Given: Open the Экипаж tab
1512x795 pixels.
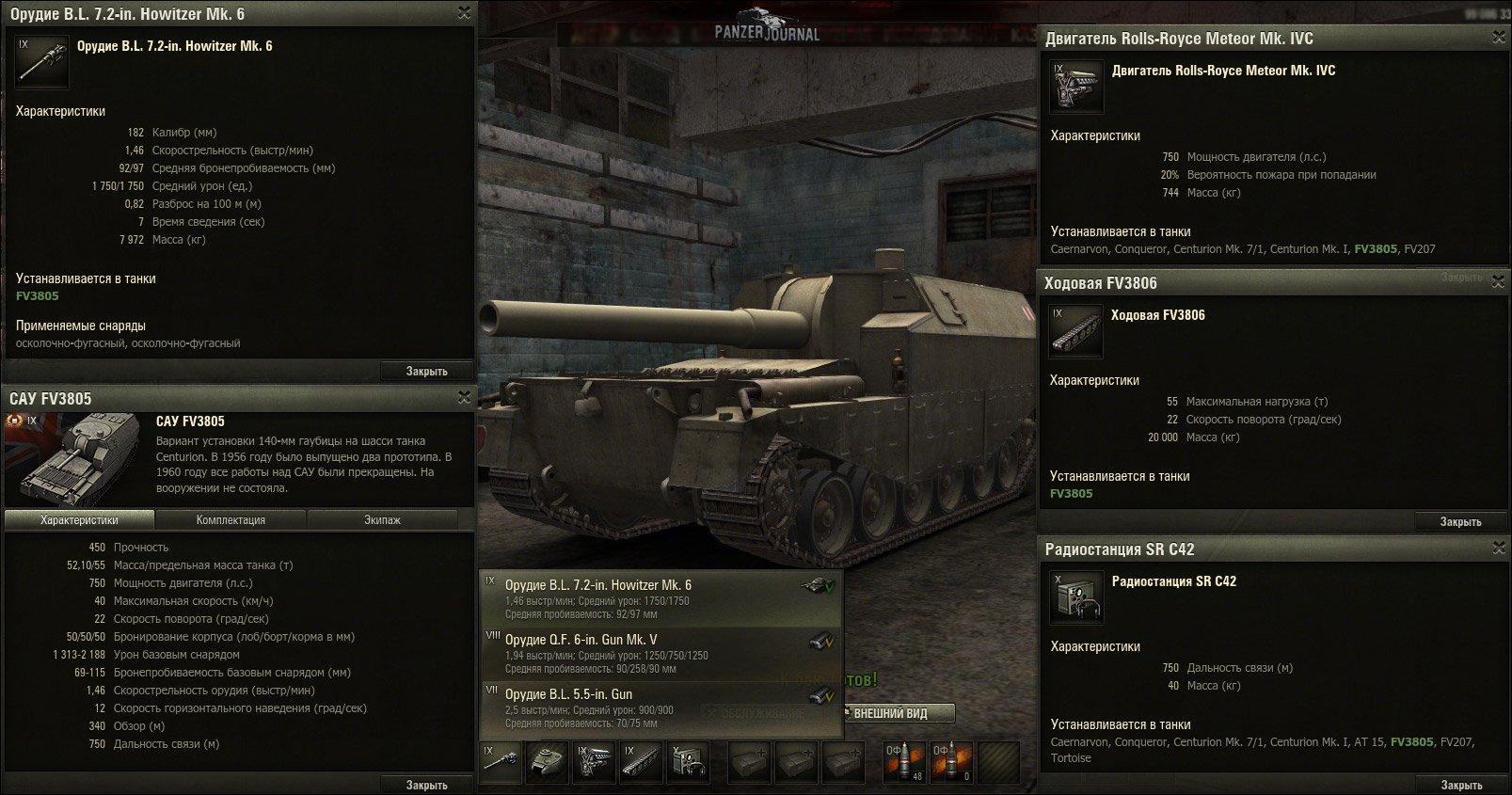Looking at the screenshot, I should coord(382,519).
